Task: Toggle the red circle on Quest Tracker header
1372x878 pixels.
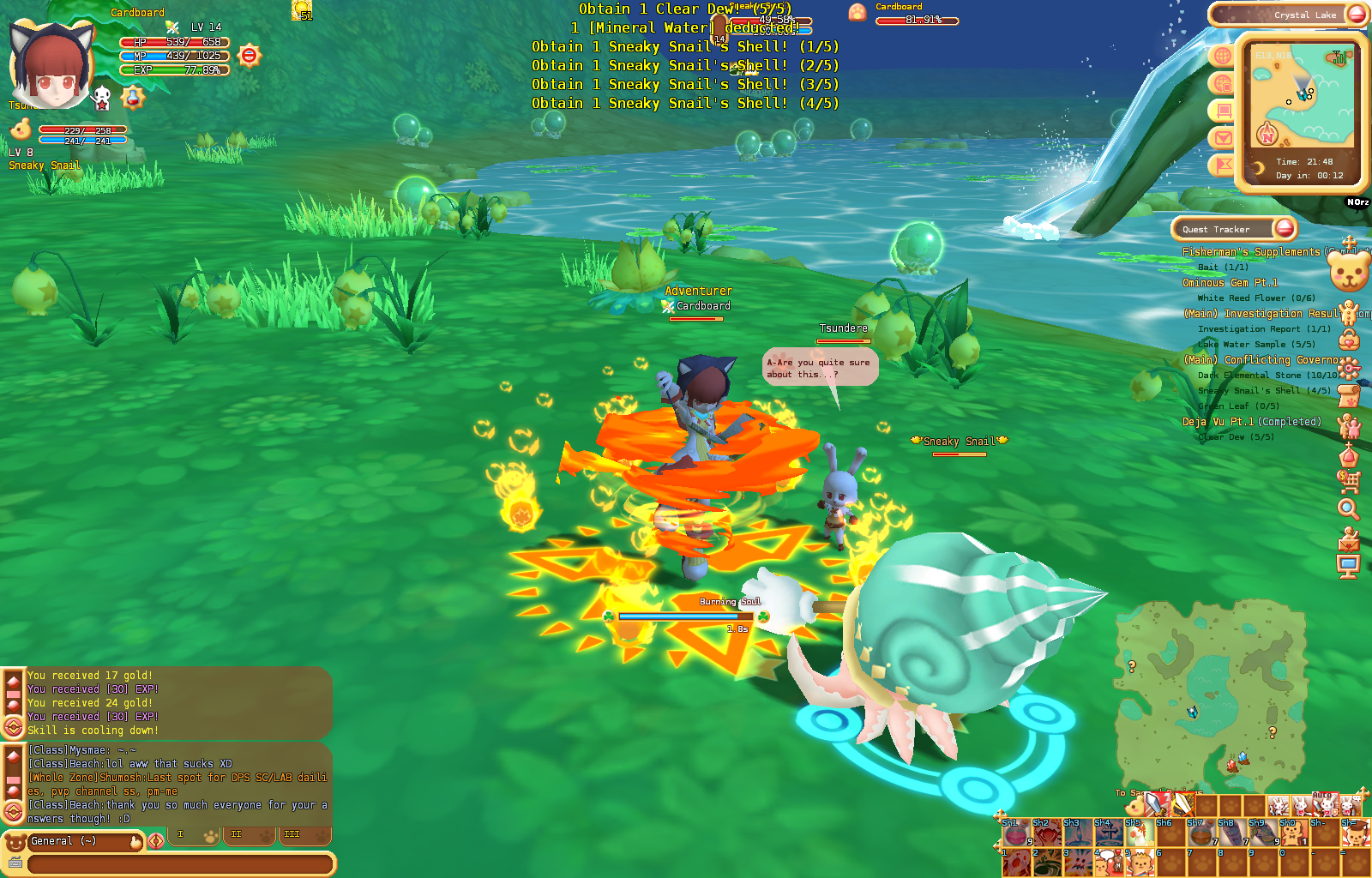Action: tap(1284, 229)
